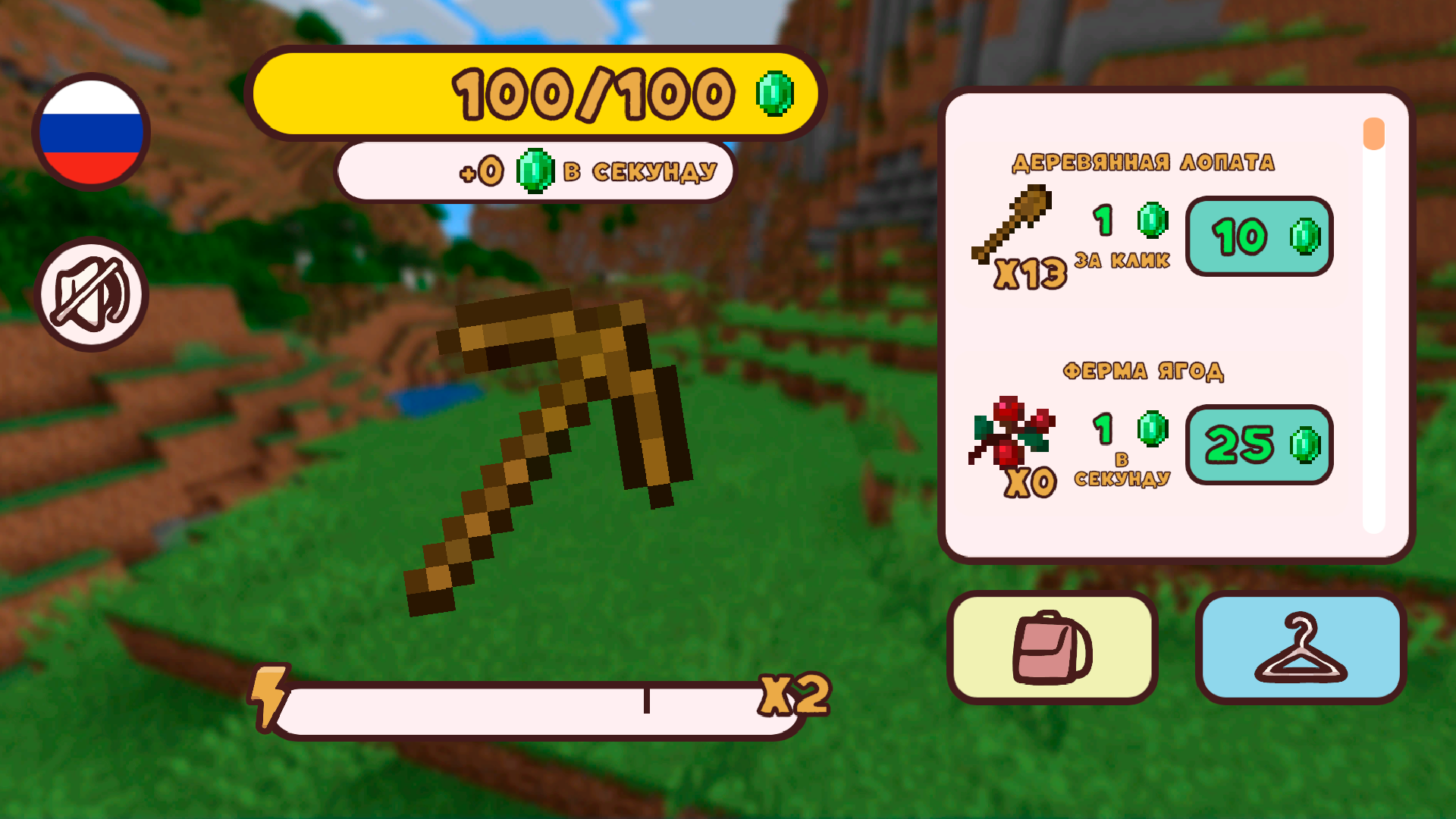
Task: Click the emerald icon in the coin counter
Action: coord(775,93)
